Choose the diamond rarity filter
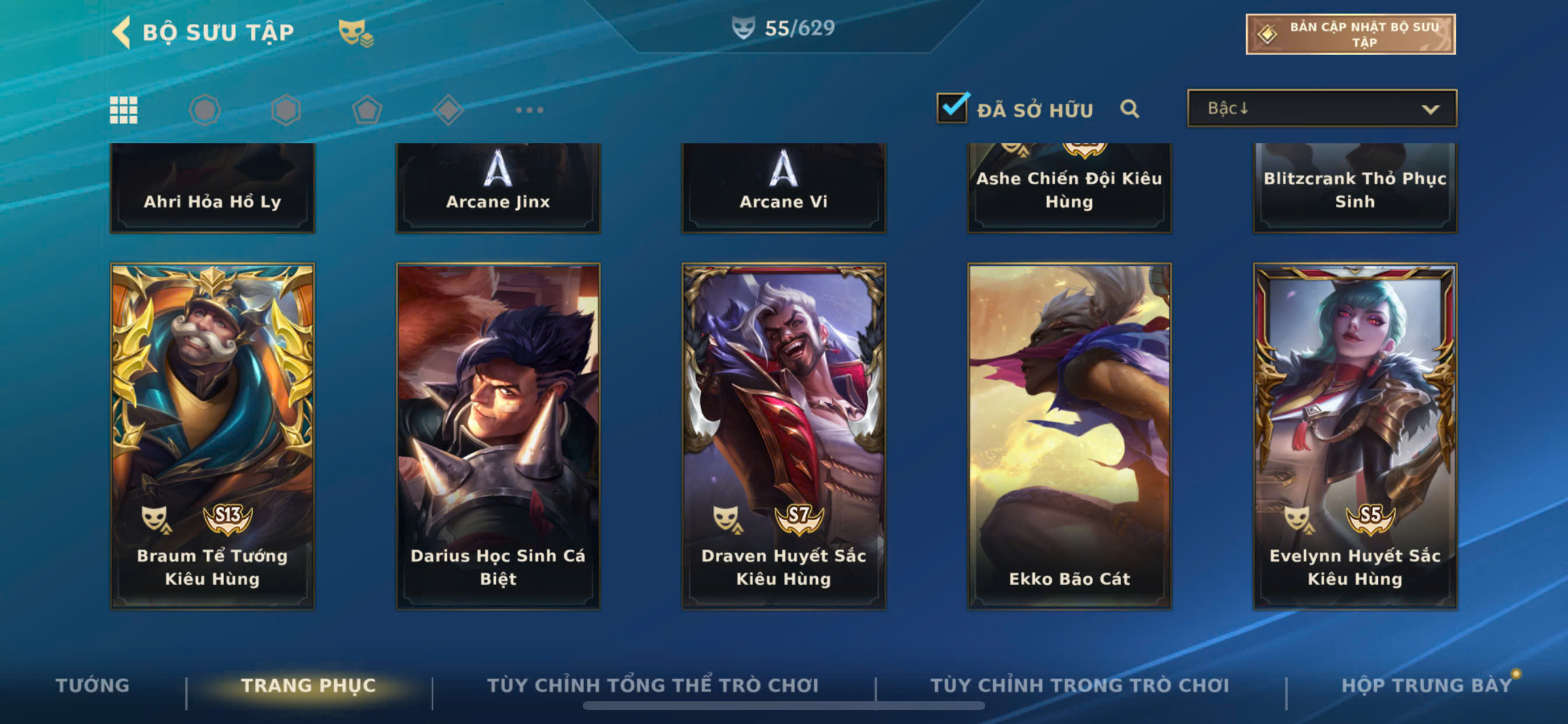This screenshot has width=1568, height=724. [448, 110]
